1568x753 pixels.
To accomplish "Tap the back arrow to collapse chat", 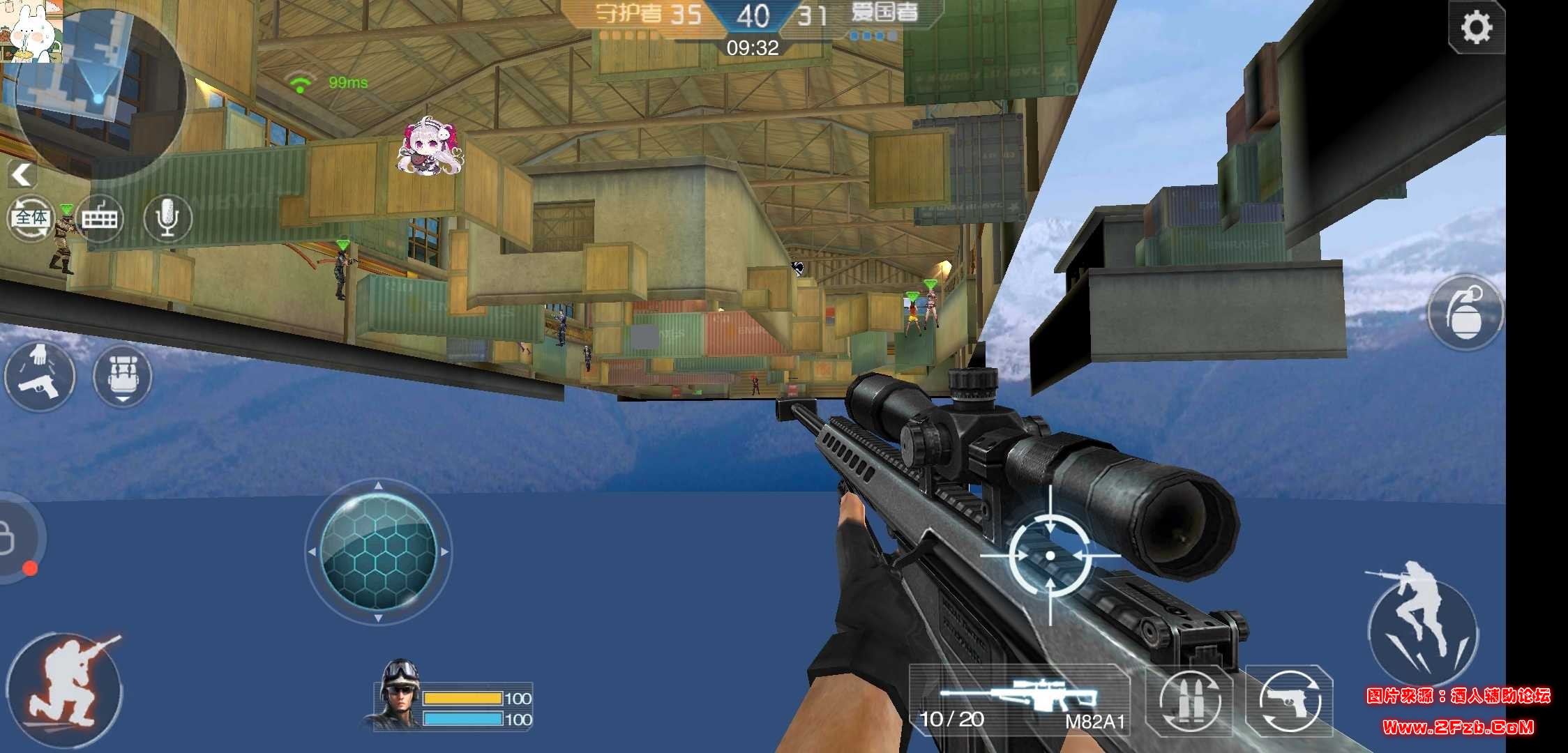I will pos(21,174).
